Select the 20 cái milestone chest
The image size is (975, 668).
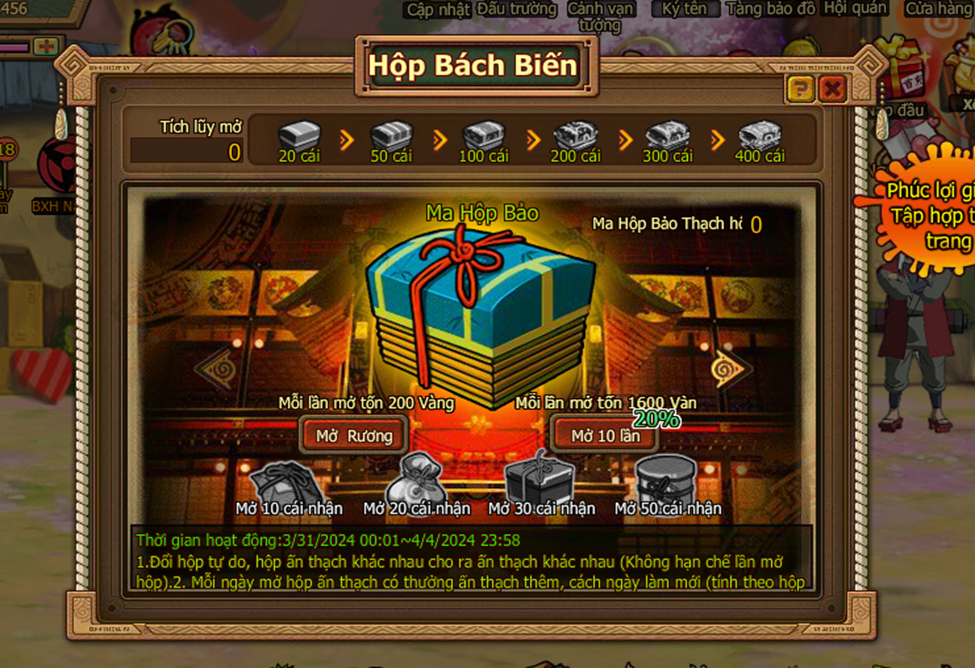click(299, 135)
